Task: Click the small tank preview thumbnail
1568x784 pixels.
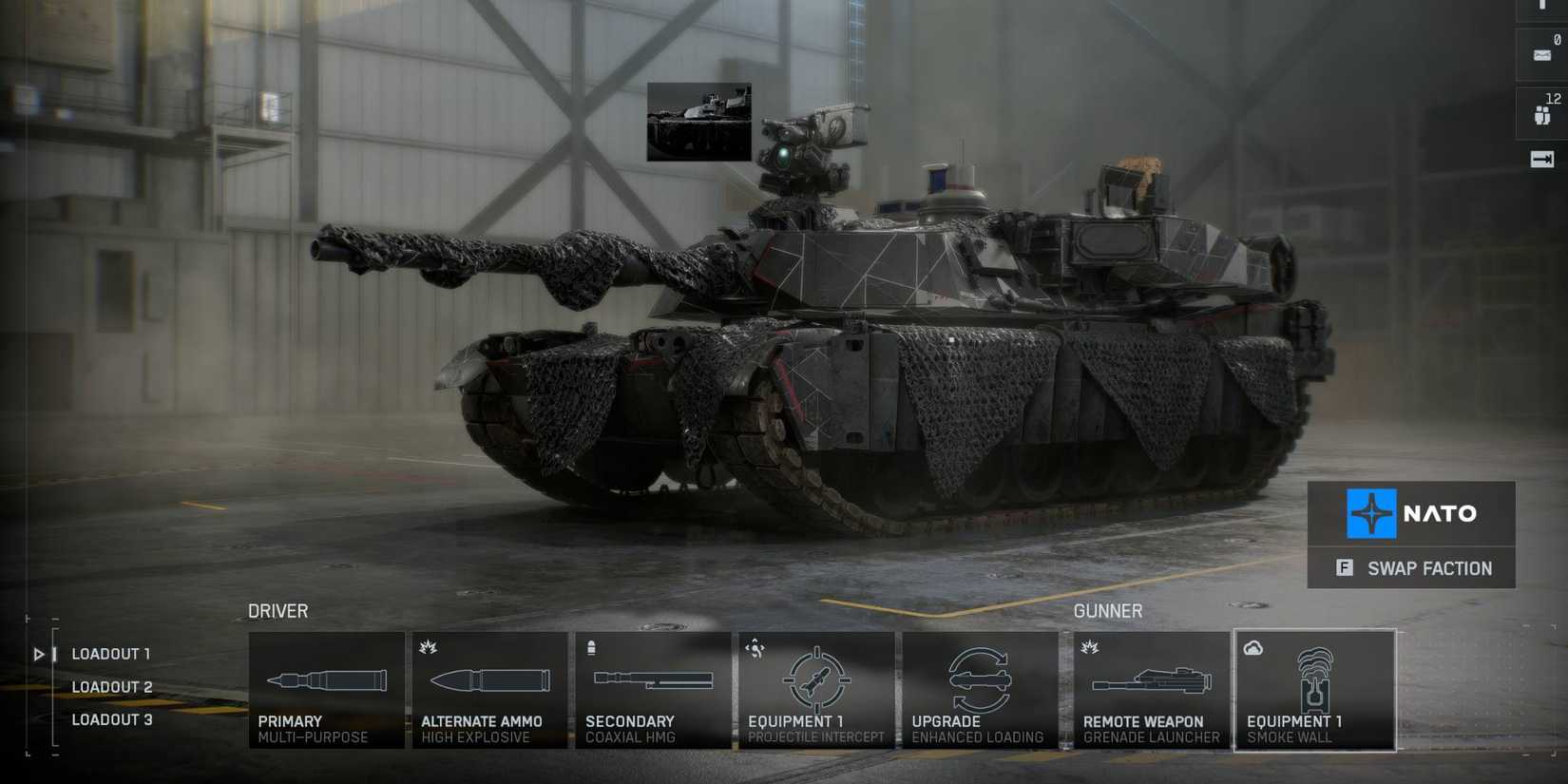Action: 698,124
